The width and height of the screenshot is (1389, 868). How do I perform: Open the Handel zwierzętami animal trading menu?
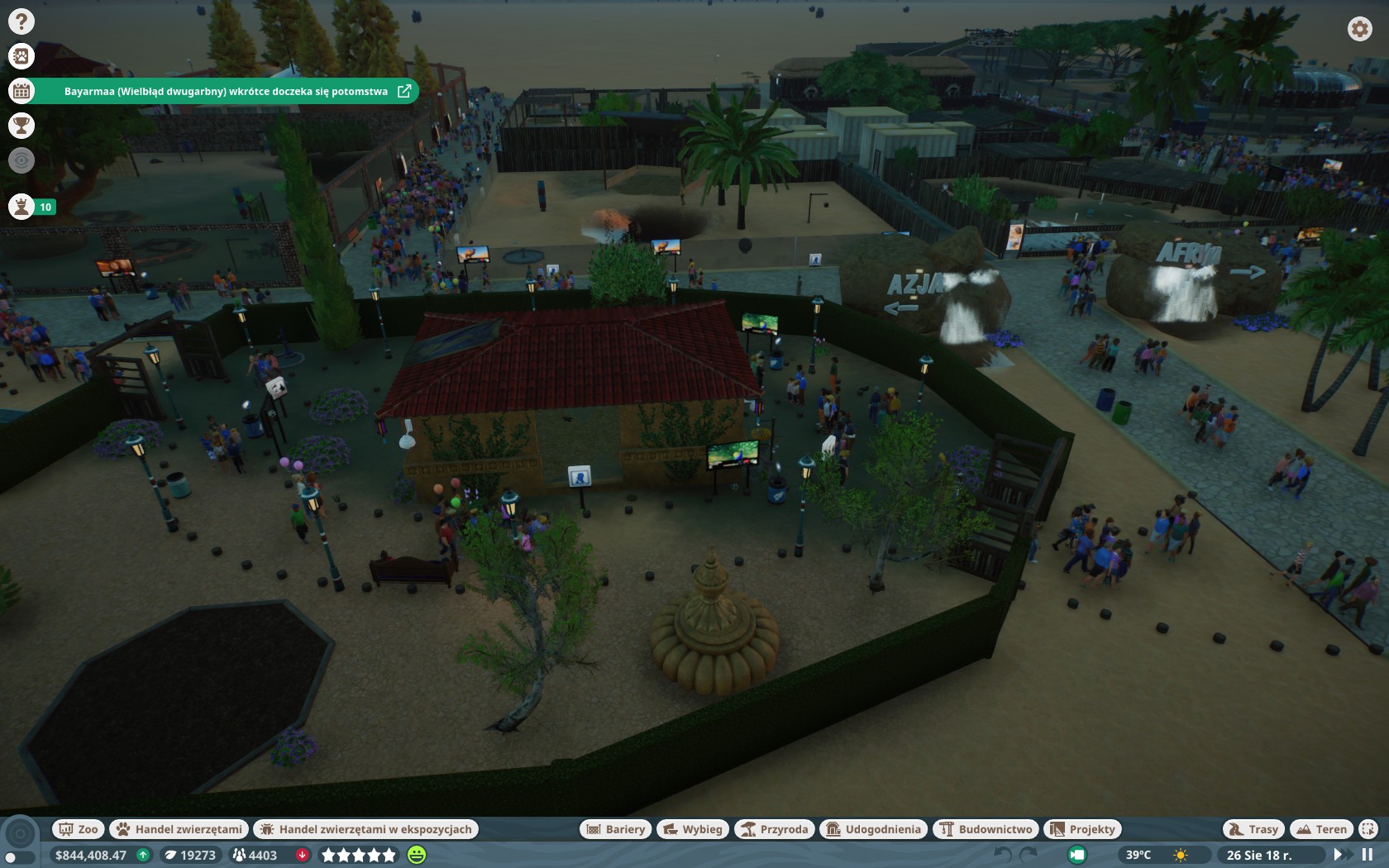(x=179, y=829)
